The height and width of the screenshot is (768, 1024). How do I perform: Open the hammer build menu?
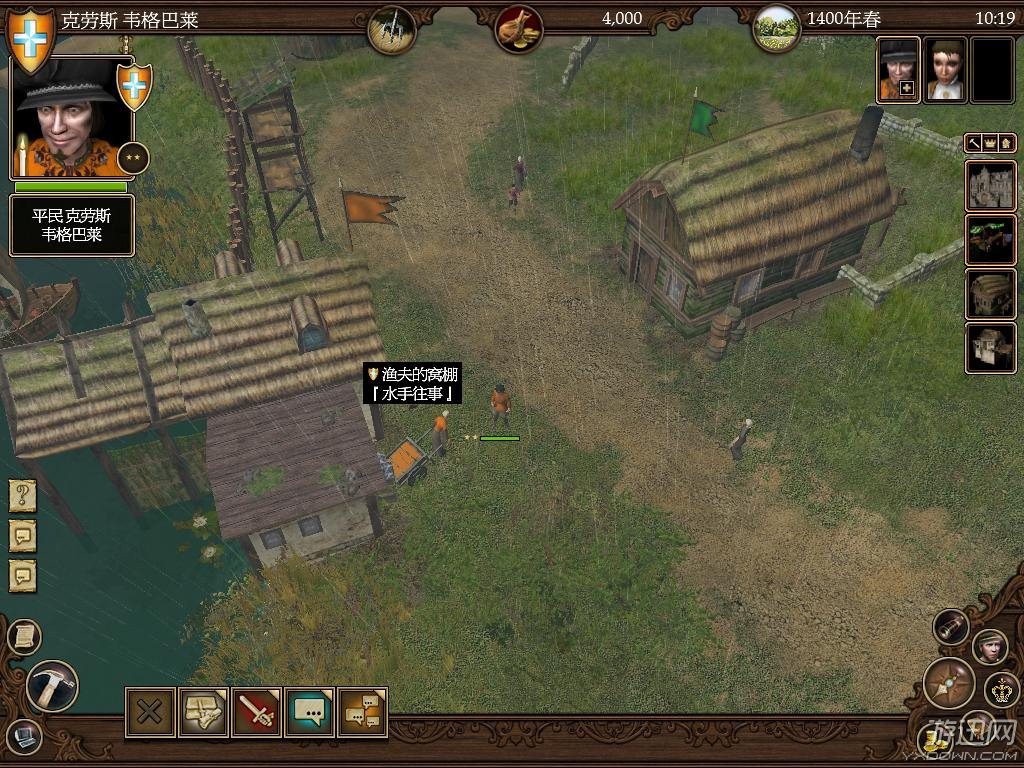[51, 686]
